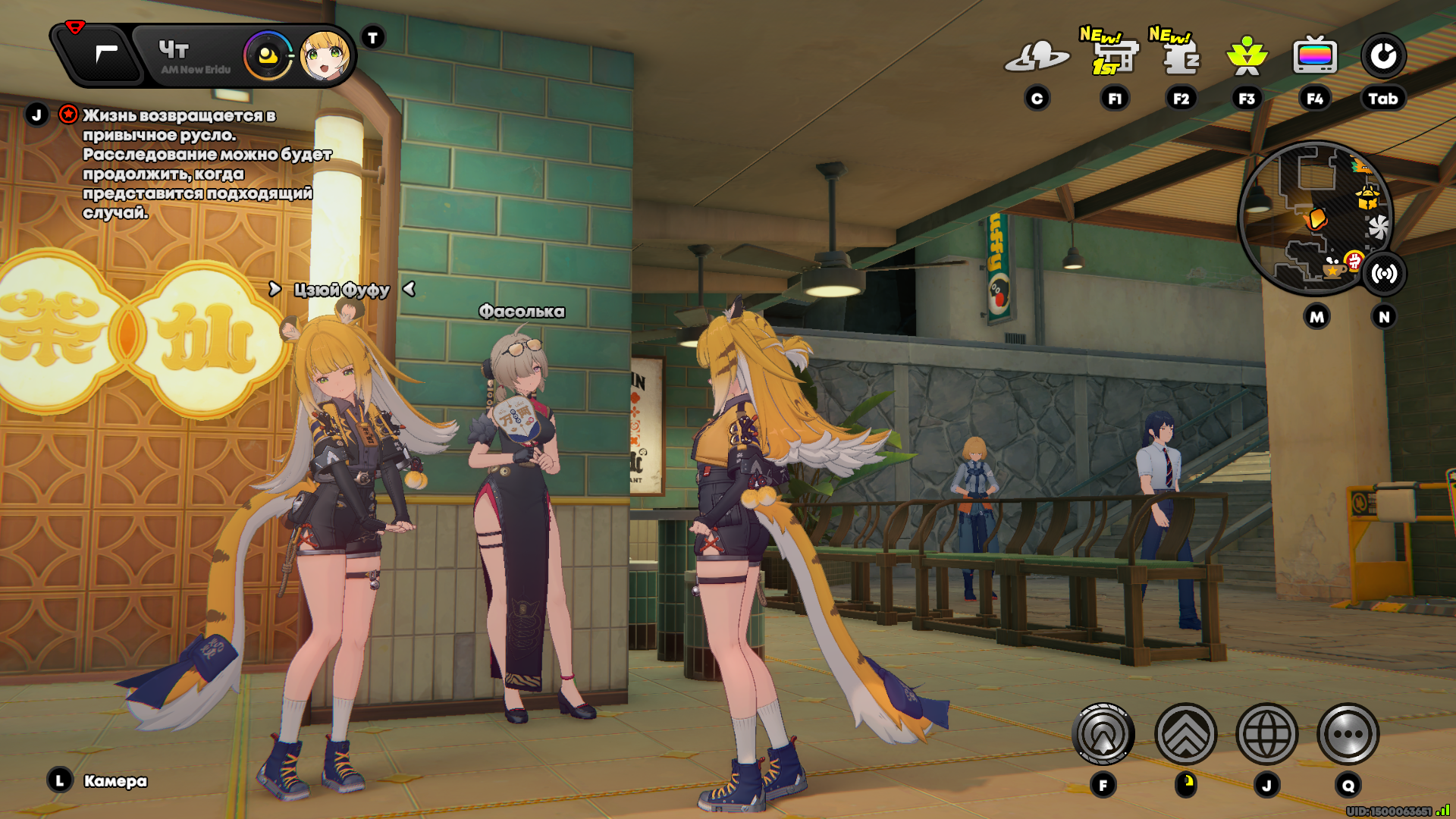
Task: Activate the double-chevron sprint button
Action: tap(1185, 734)
